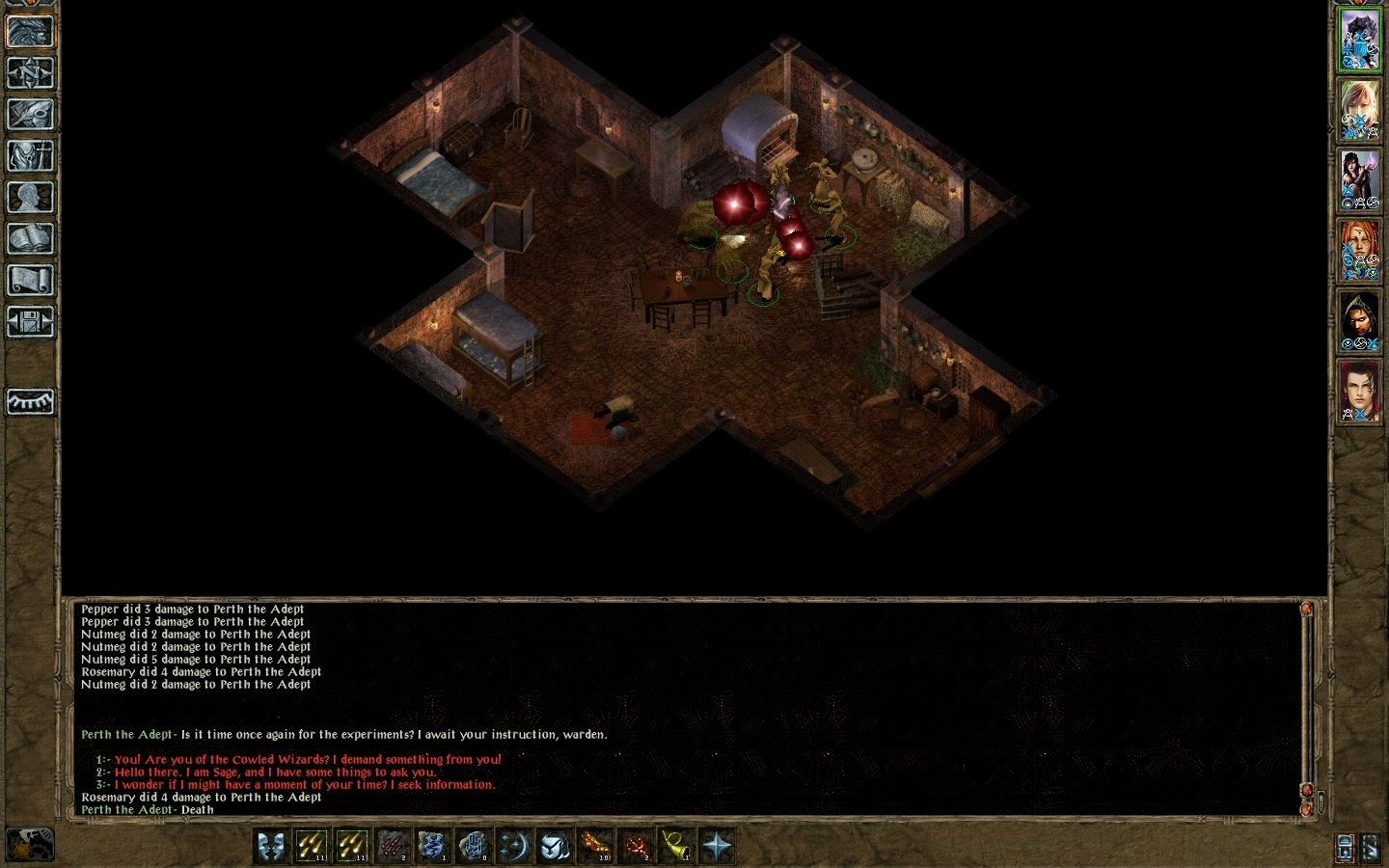Open the area map with compass button
This screenshot has width=1389, height=868.
pyautogui.click(x=30, y=72)
